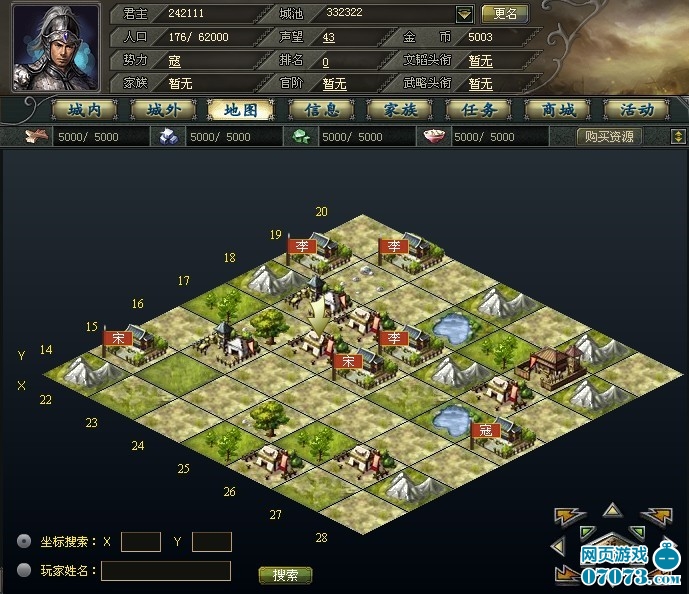View the 活动 (events) tab

coord(636,110)
